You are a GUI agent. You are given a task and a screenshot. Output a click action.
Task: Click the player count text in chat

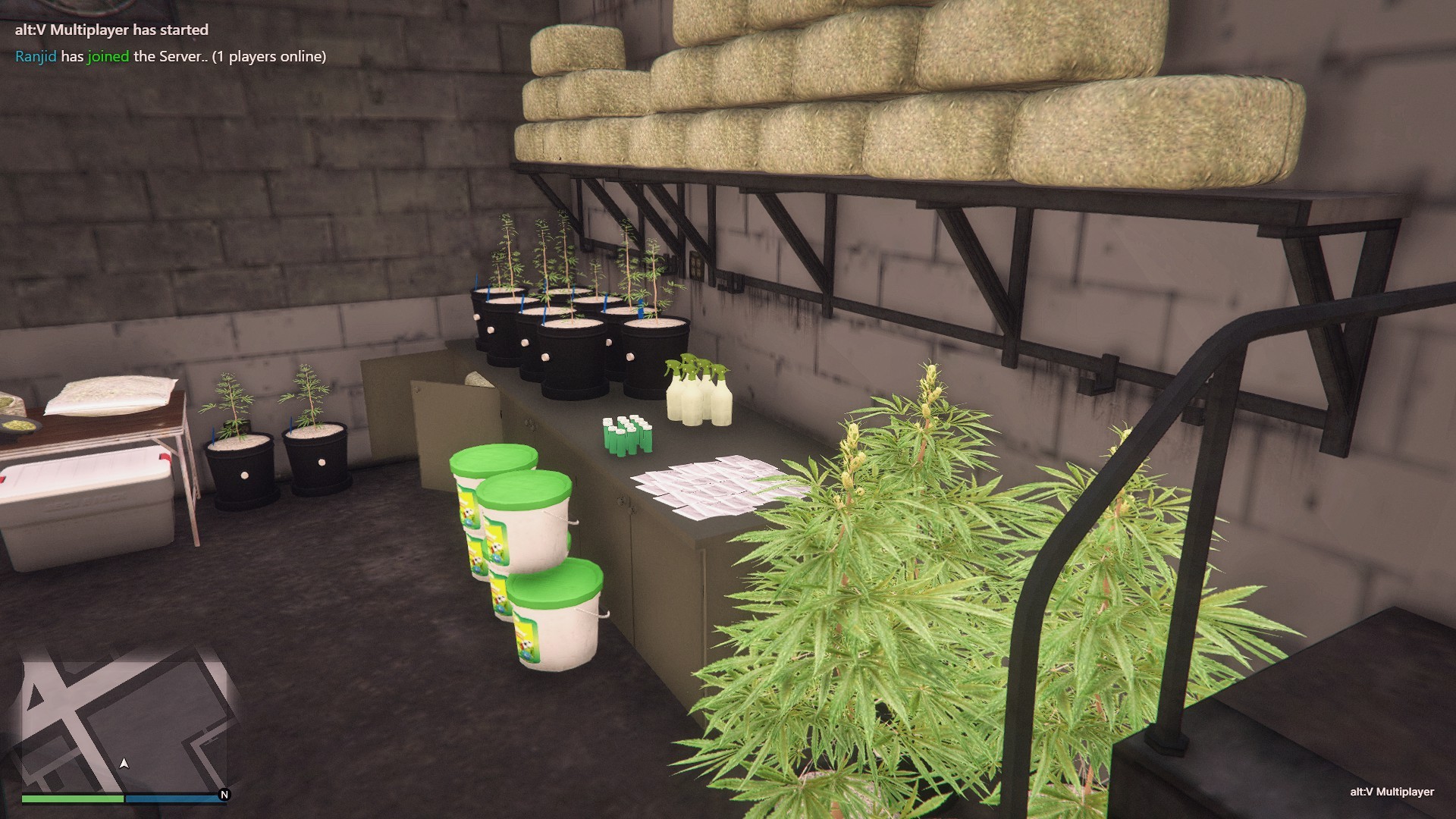(x=269, y=55)
